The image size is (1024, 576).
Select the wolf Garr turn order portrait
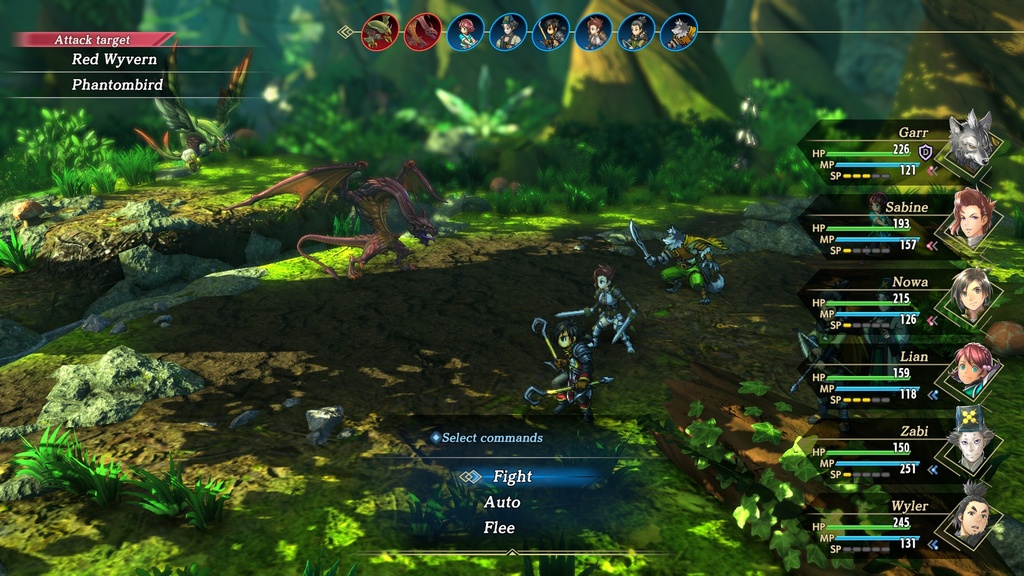tap(679, 32)
